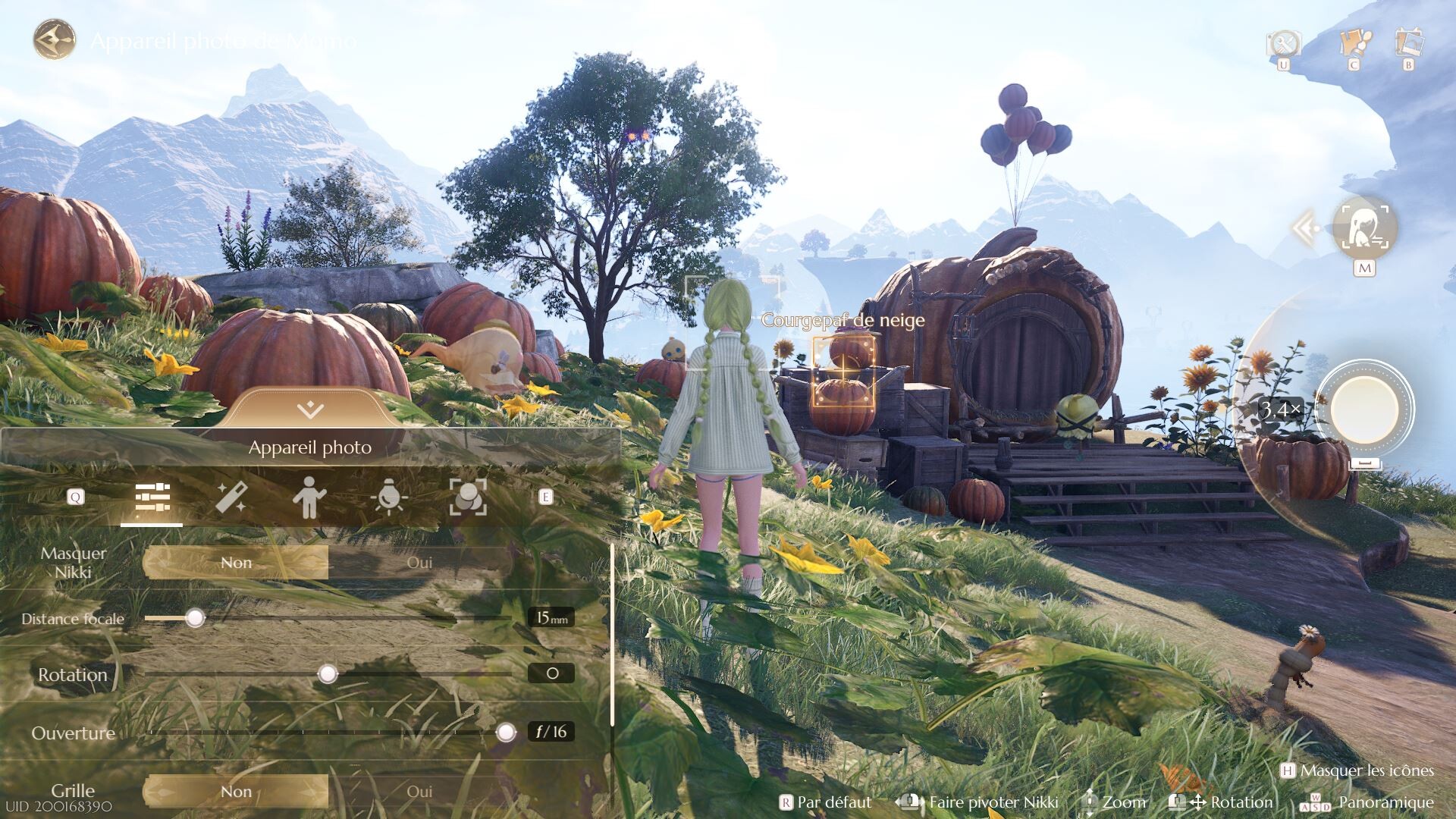
Task: Click the Distance focale slider handle
Action: (196, 618)
